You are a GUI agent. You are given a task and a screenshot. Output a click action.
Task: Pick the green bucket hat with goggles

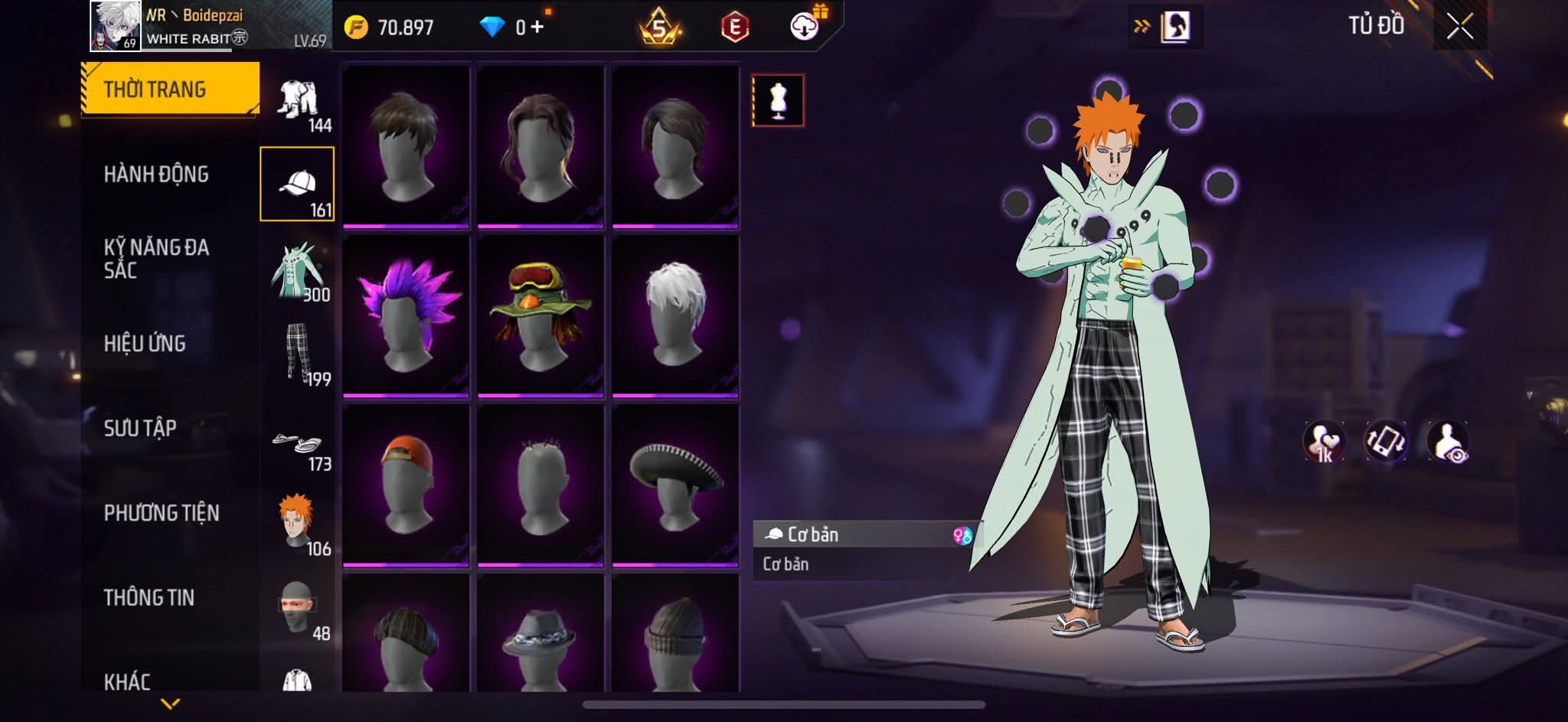click(x=541, y=315)
